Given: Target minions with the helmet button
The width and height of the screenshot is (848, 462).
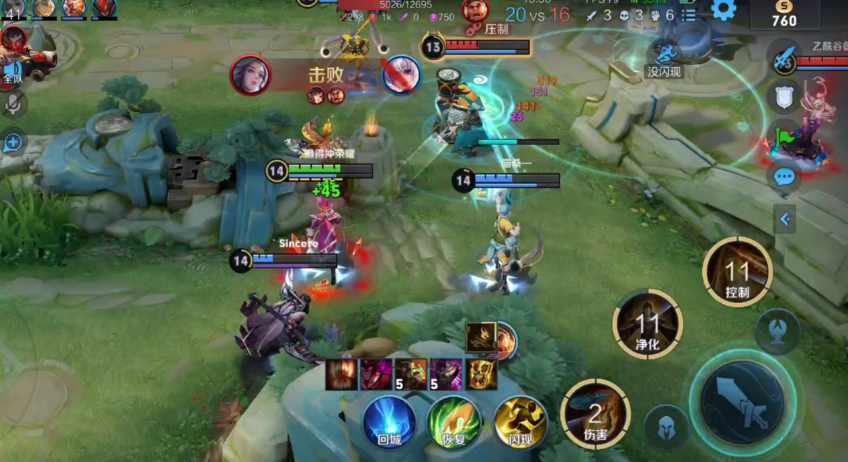Looking at the screenshot, I should click(x=666, y=426).
